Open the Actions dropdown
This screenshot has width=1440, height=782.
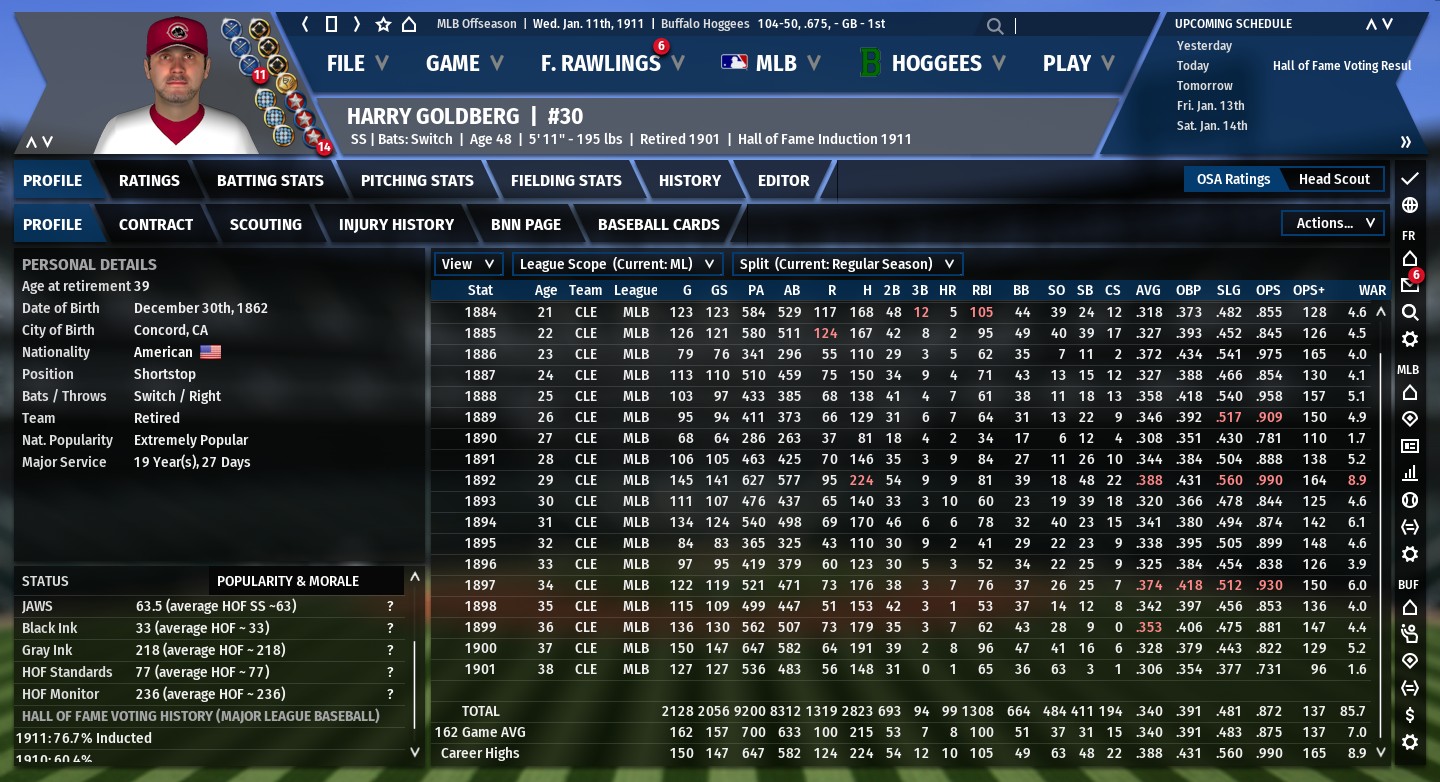[1334, 223]
